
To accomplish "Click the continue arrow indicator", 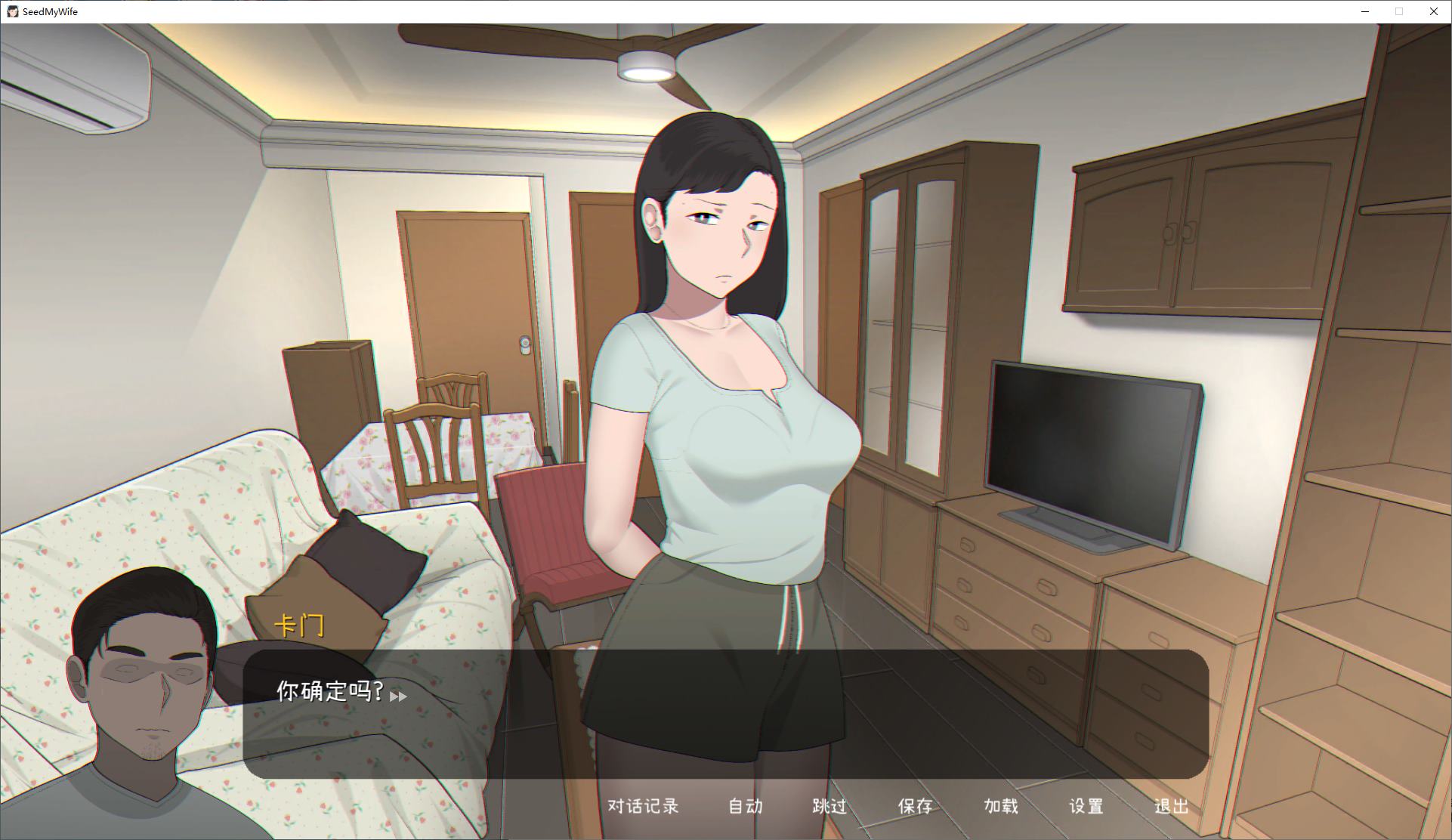I will point(399,697).
